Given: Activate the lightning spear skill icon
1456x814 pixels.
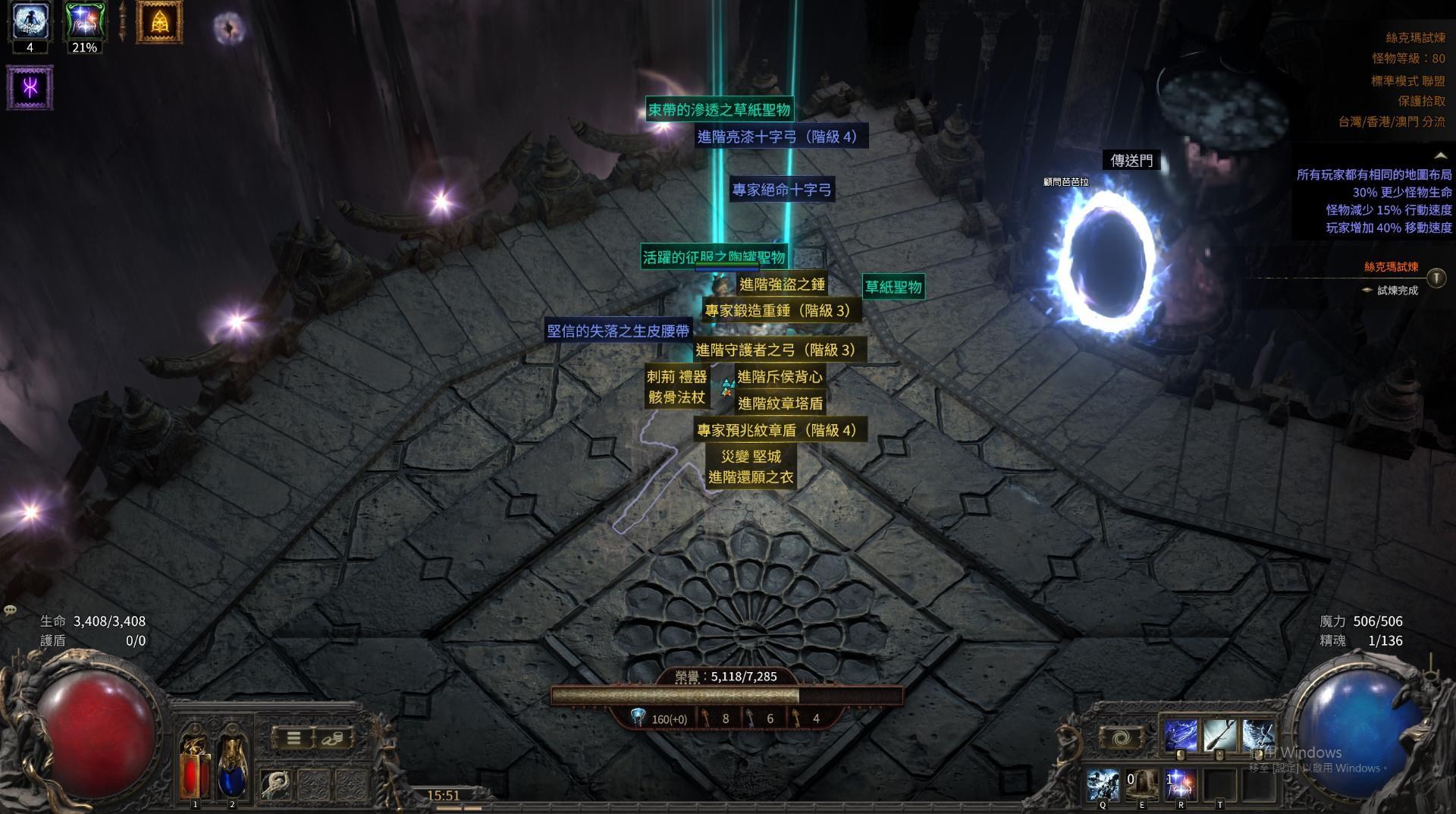Looking at the screenshot, I should coord(1180,736).
